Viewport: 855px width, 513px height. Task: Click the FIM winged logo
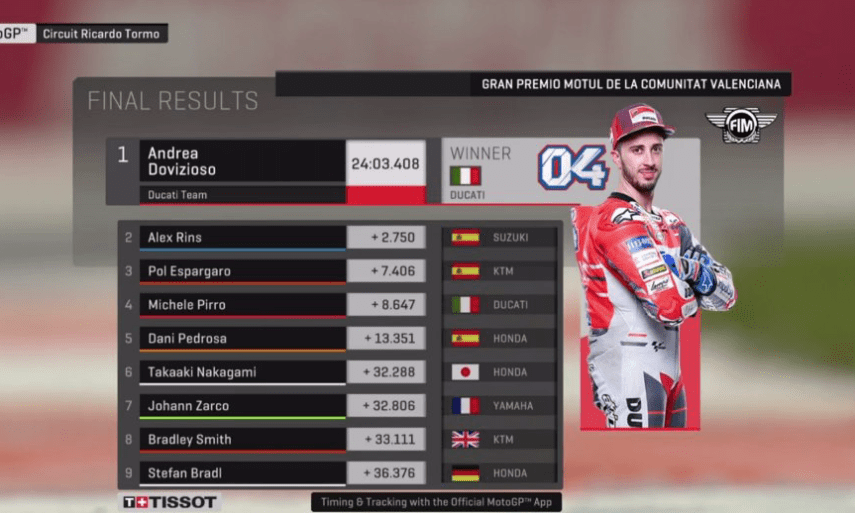(x=741, y=125)
